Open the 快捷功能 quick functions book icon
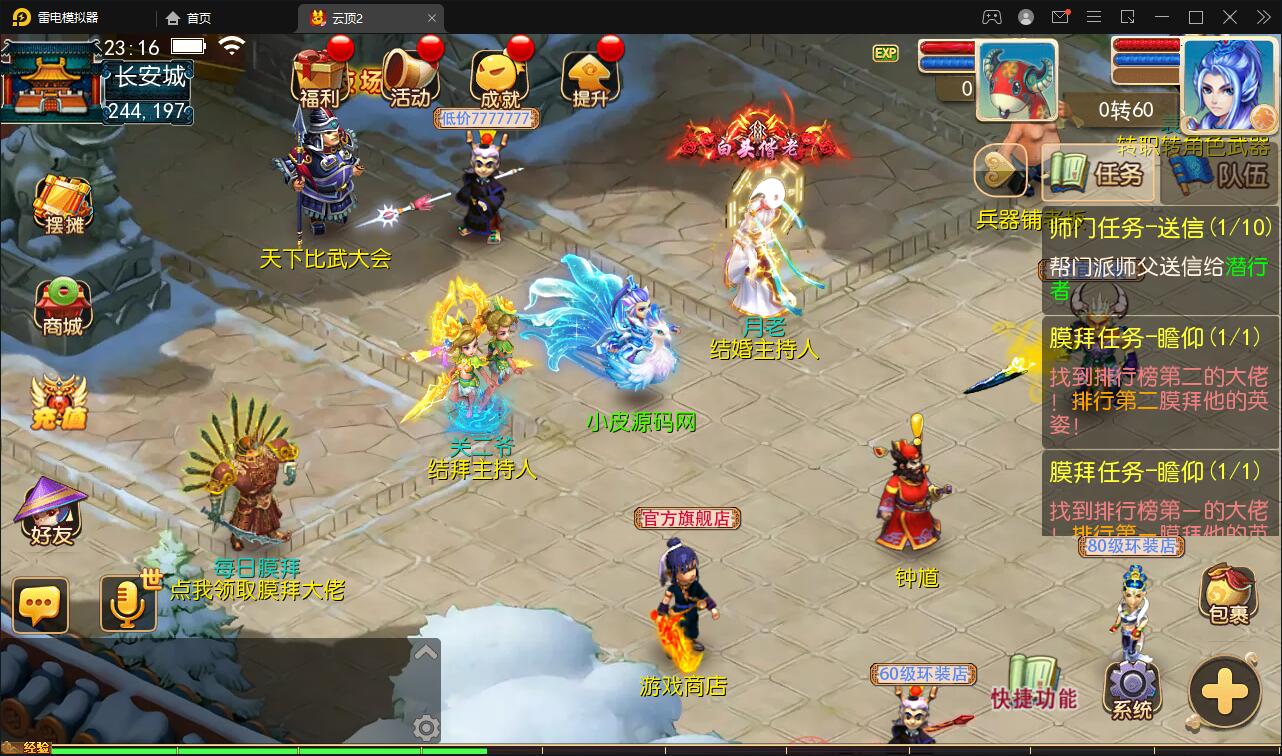 point(1032,670)
